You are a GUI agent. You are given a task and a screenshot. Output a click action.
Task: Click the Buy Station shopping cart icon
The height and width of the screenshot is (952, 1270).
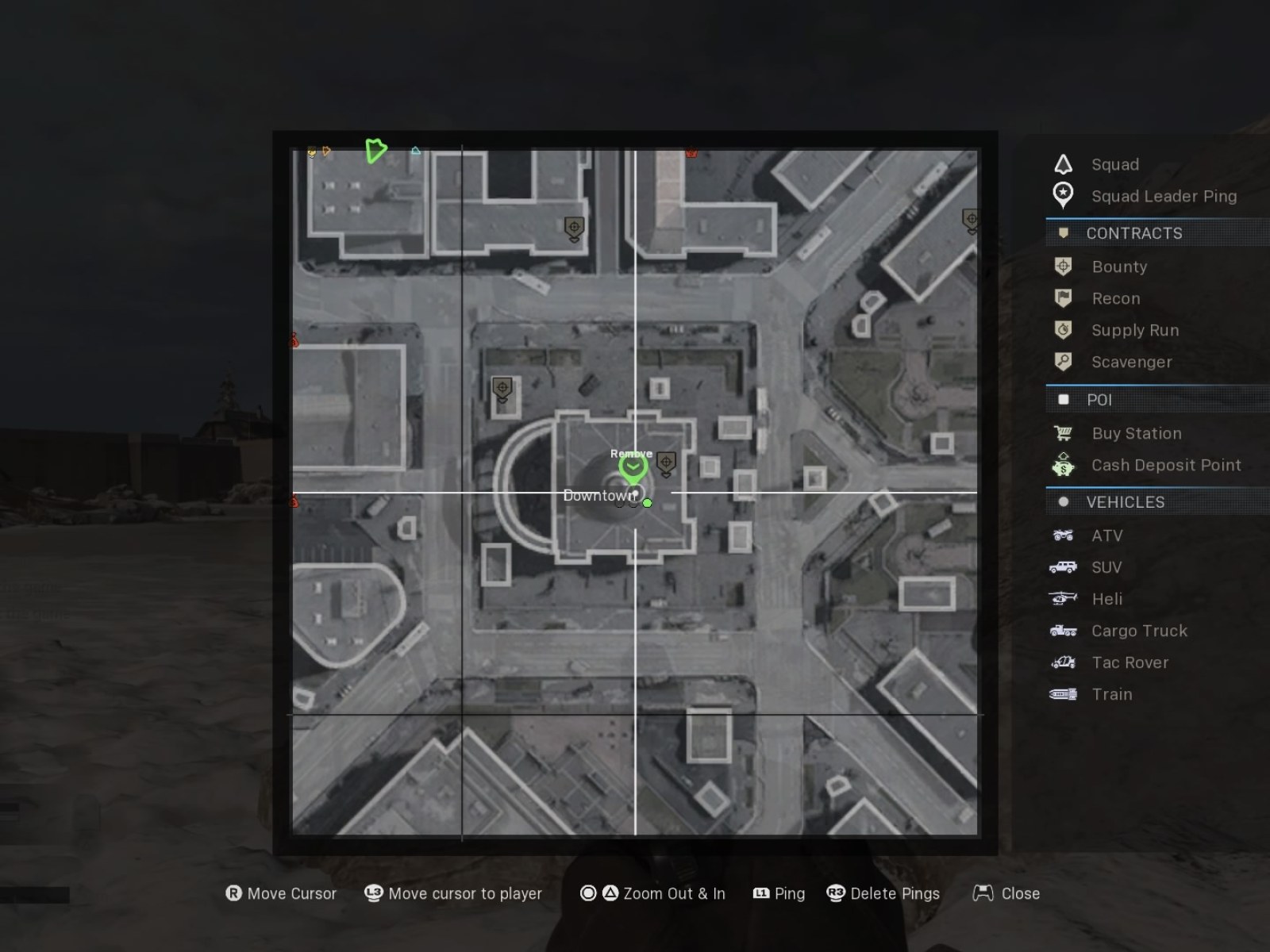point(1063,433)
